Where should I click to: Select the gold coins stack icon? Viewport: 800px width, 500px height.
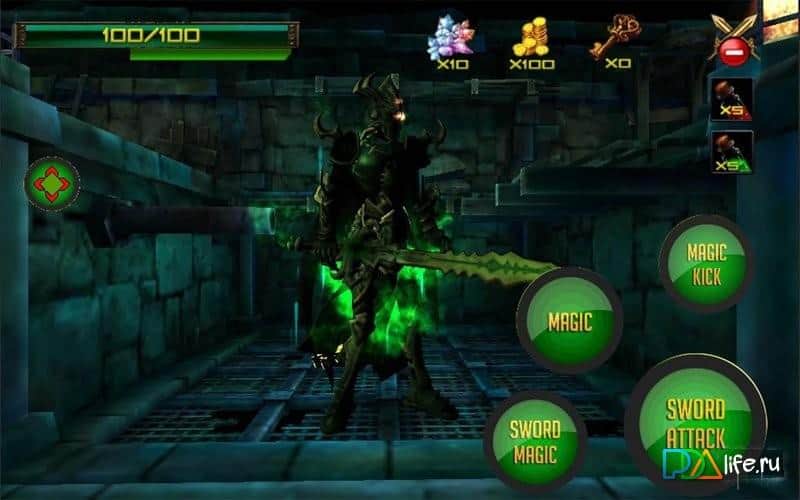click(531, 39)
